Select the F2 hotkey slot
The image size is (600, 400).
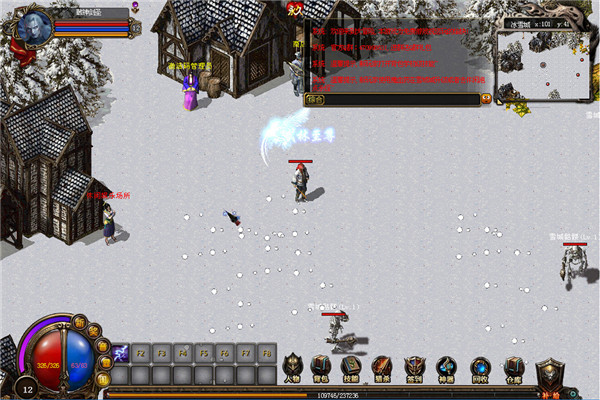[141, 353]
